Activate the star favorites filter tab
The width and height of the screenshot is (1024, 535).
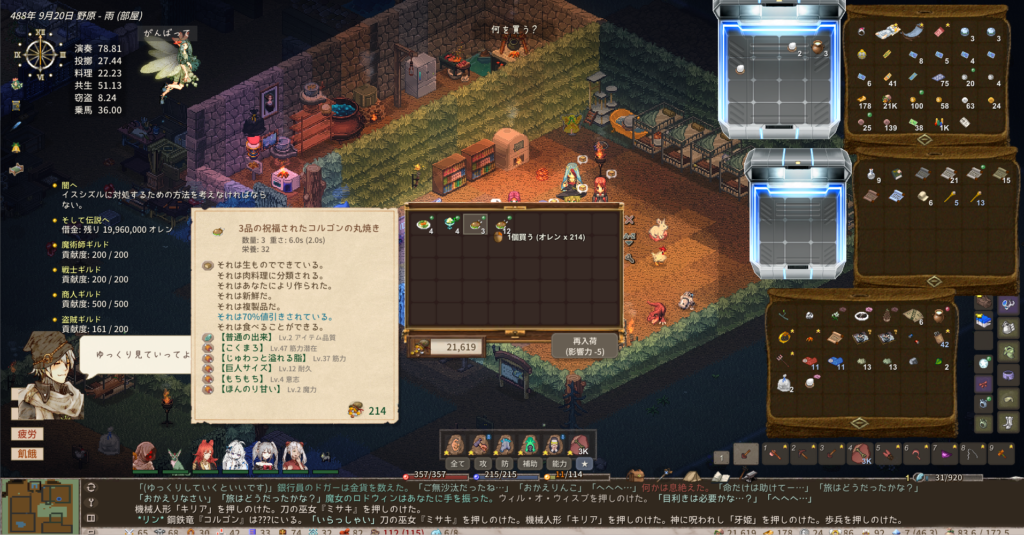[x=585, y=464]
